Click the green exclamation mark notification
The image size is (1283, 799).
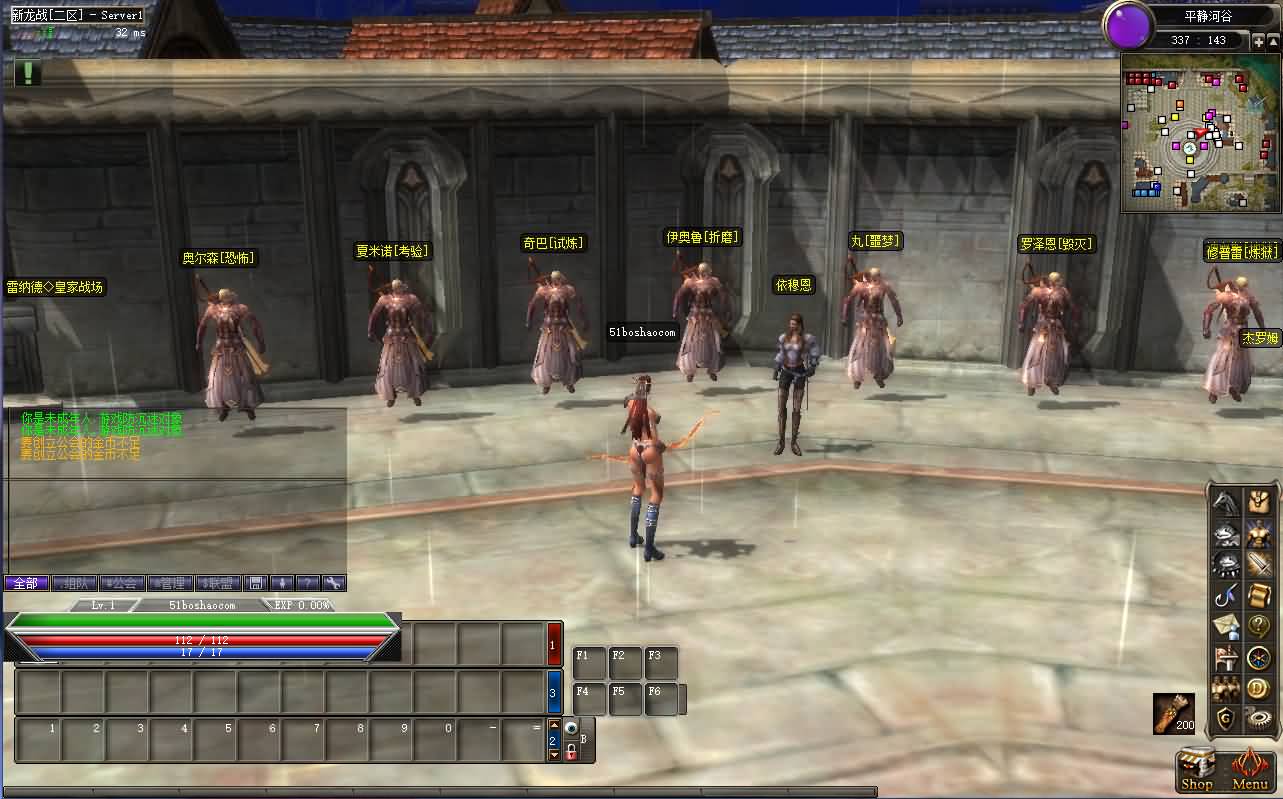28,73
